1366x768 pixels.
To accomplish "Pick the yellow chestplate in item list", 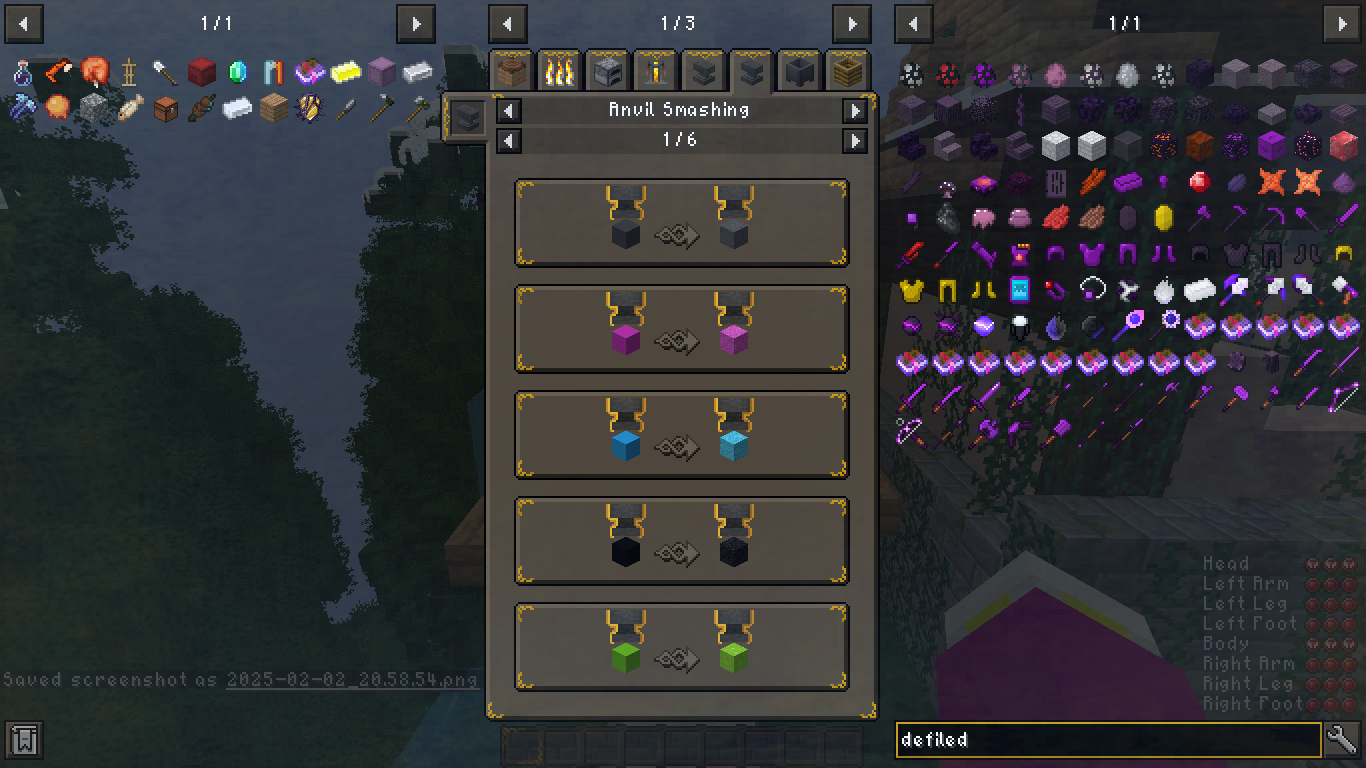I will point(911,290).
